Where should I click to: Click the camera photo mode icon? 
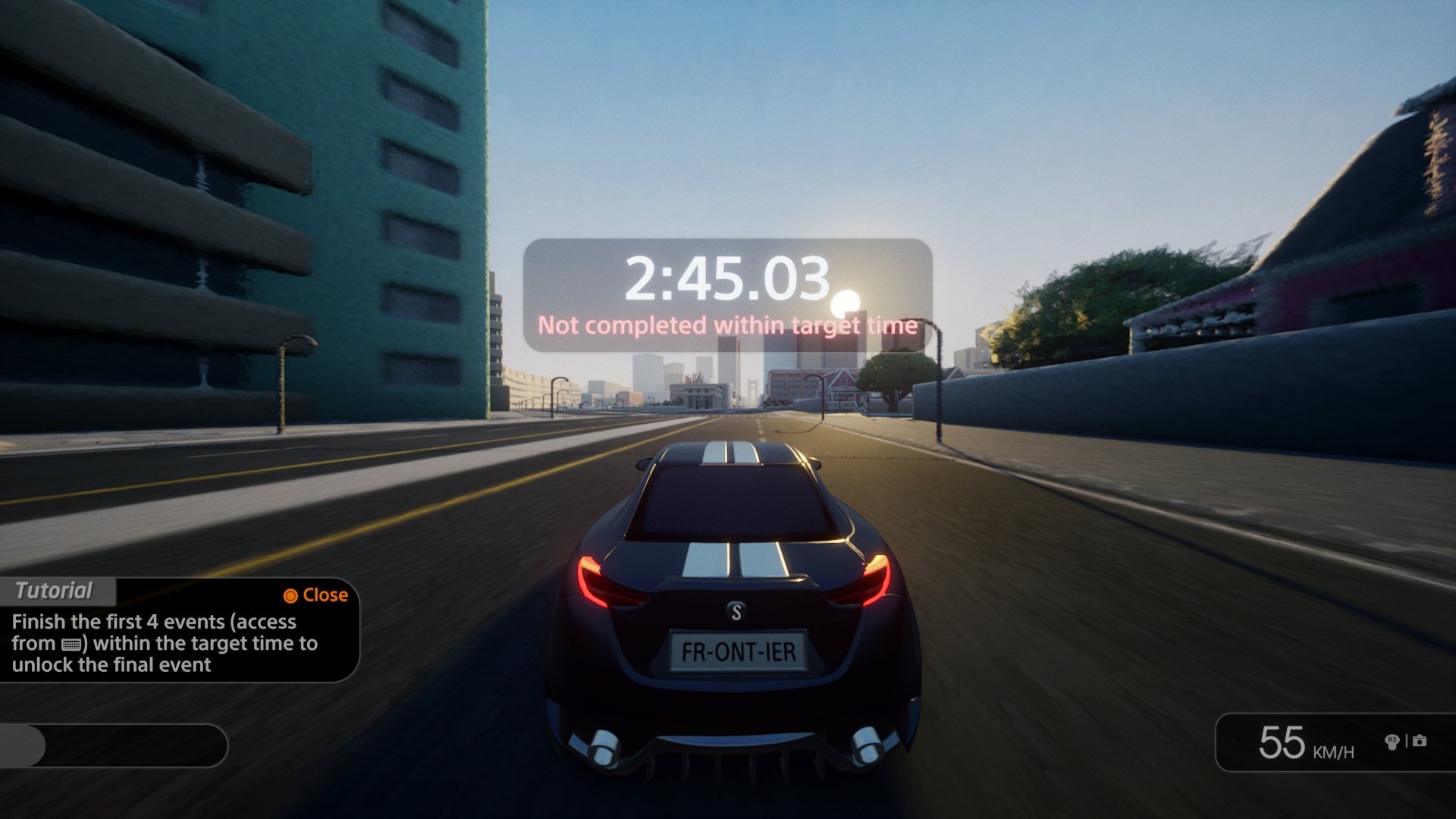point(1419,741)
